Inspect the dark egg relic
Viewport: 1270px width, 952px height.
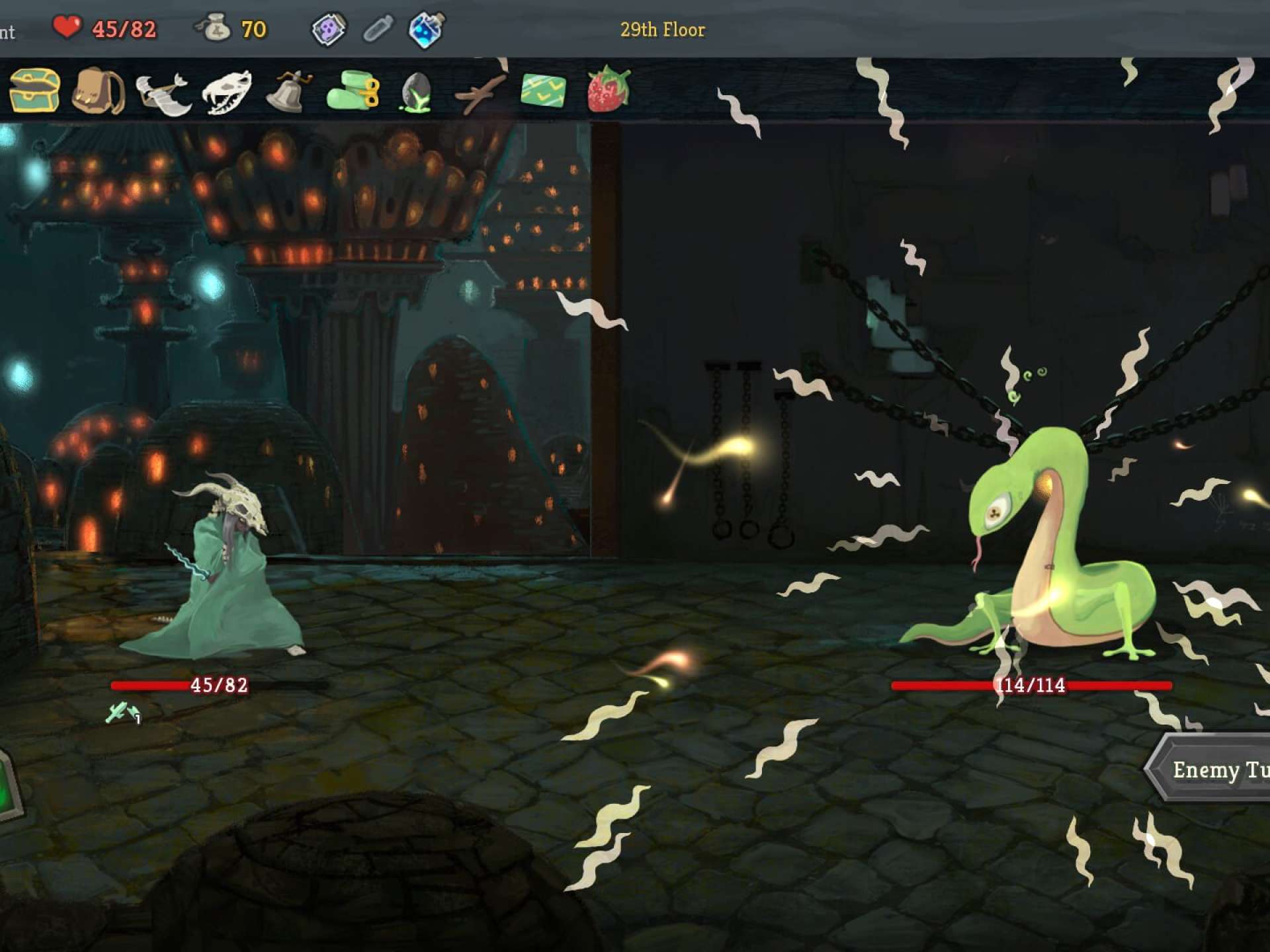pyautogui.click(x=416, y=92)
